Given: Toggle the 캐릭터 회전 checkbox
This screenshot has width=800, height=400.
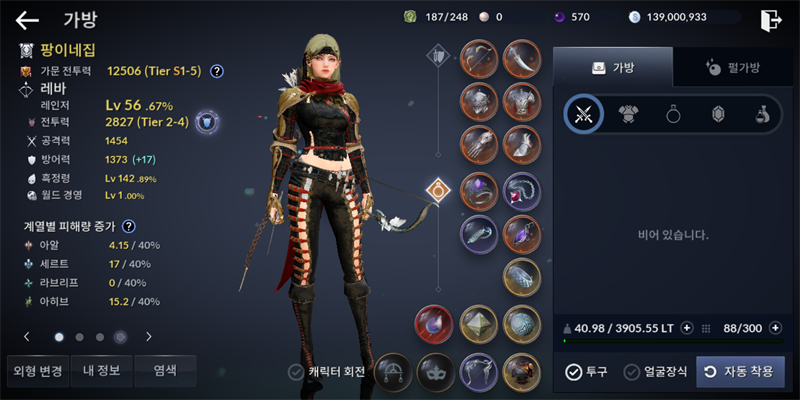Looking at the screenshot, I should pyautogui.click(x=296, y=372).
